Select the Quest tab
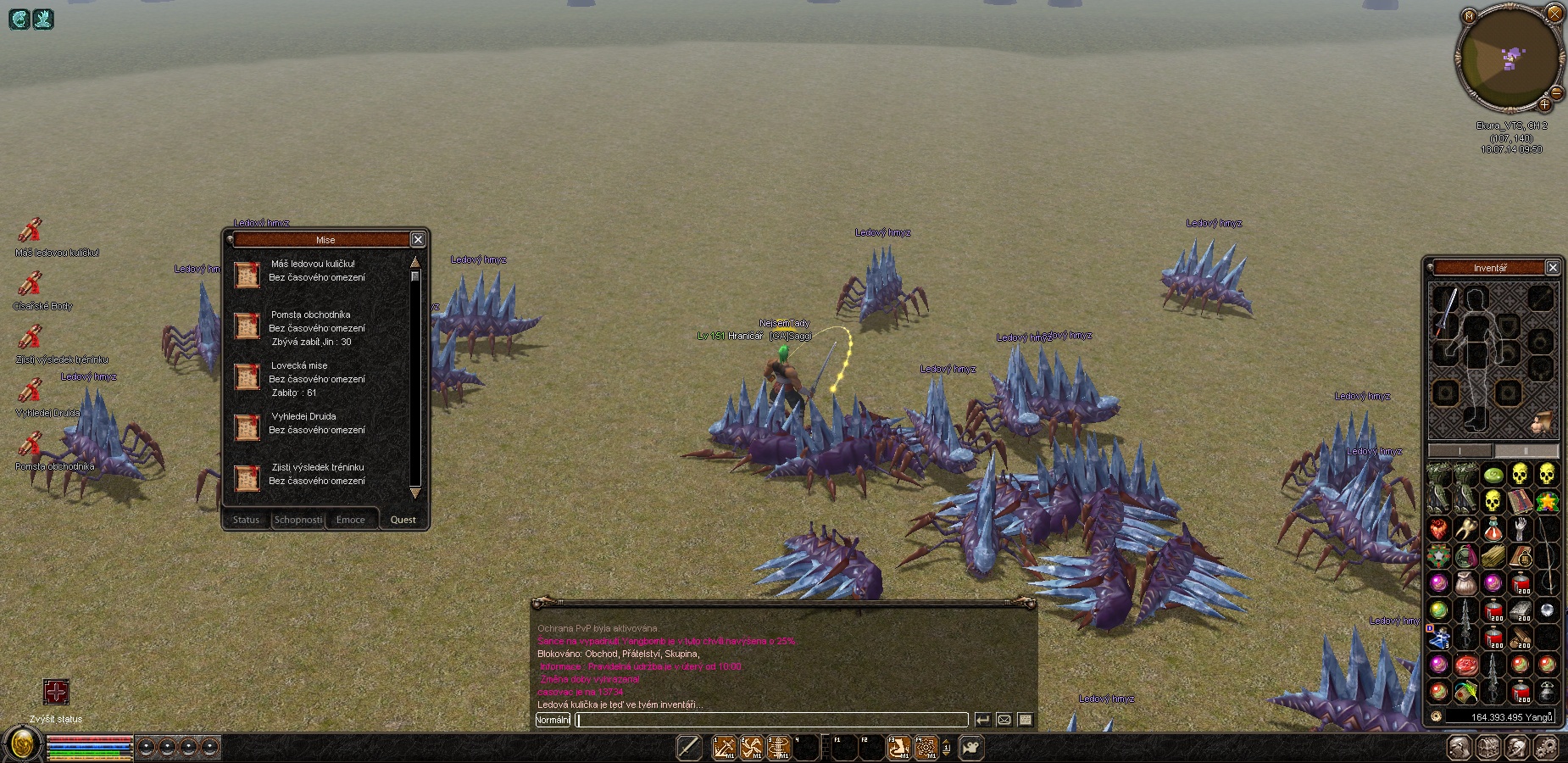This screenshot has width=1568, height=763. pyautogui.click(x=403, y=520)
